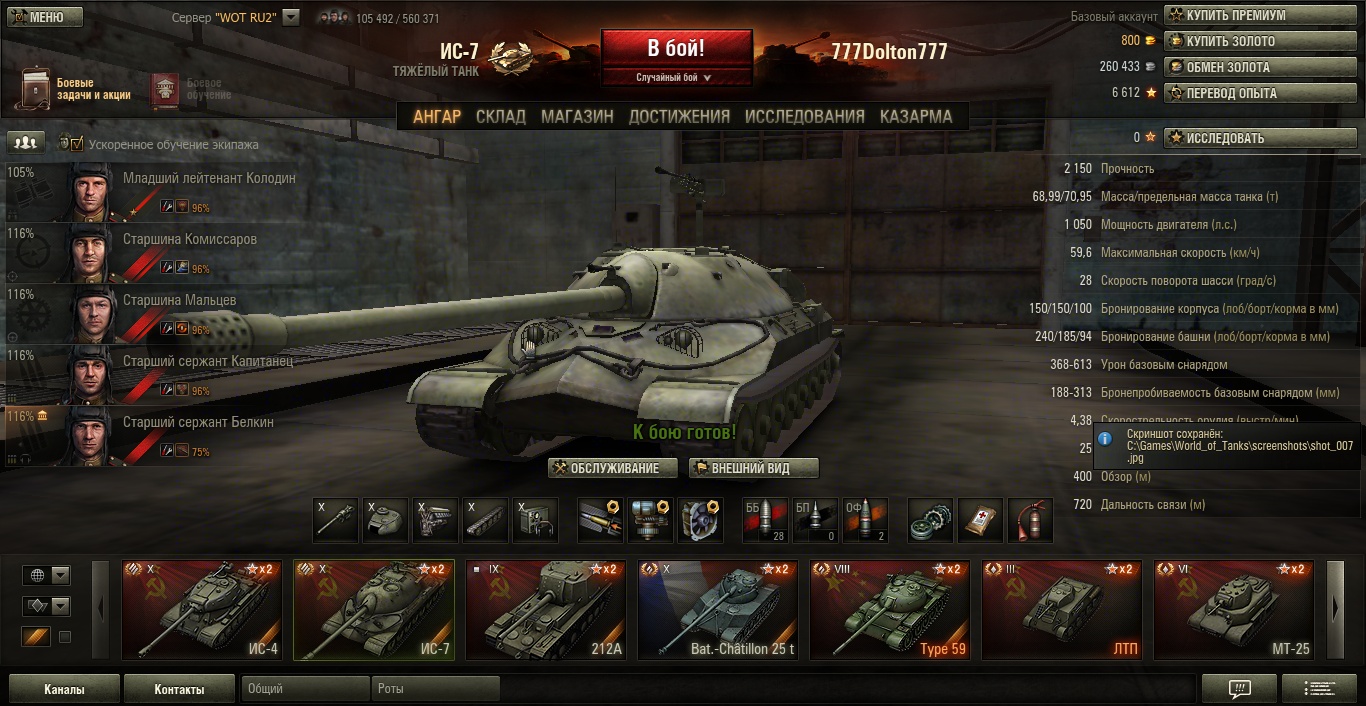Select the ИС-4 tank in carousel
The height and width of the screenshot is (706, 1366).
coord(204,610)
